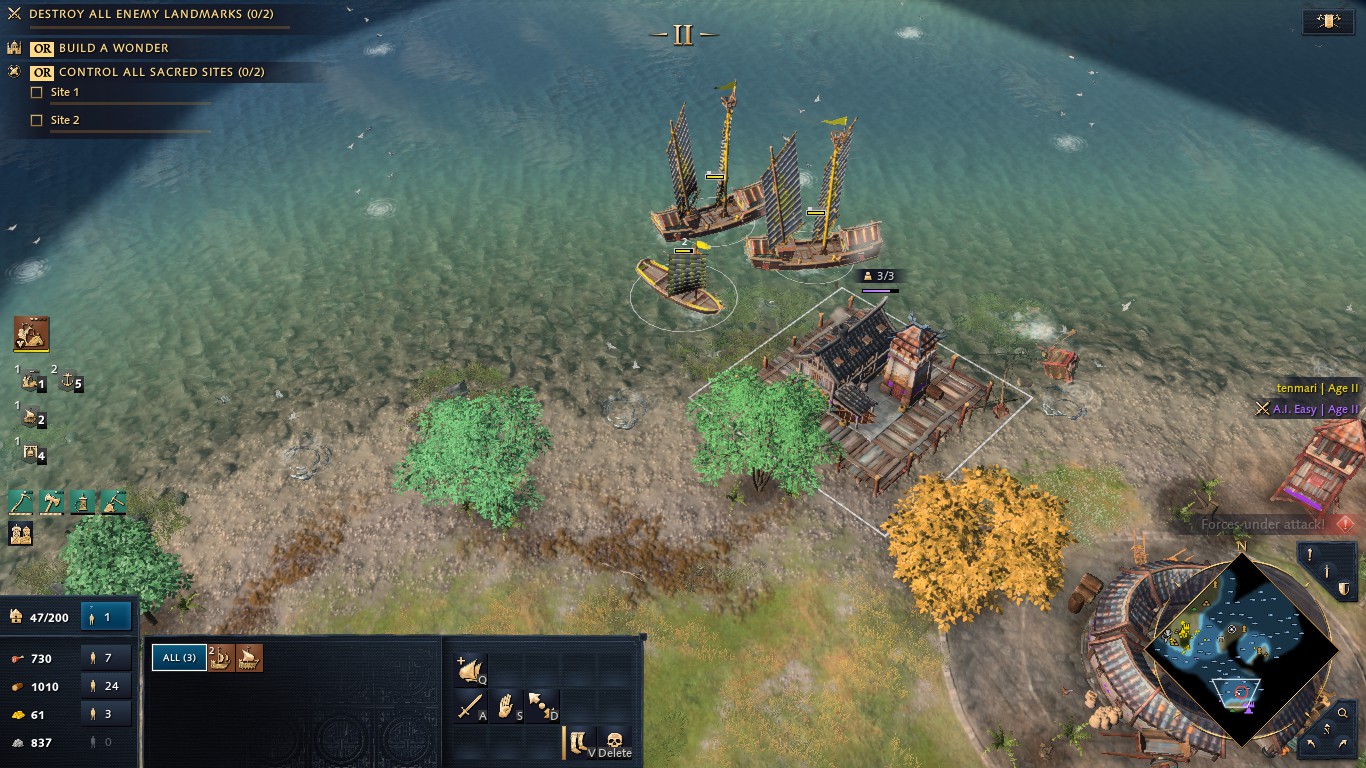Activate the patrol arrow command
Image resolution: width=1366 pixels, height=768 pixels.
coord(543,706)
